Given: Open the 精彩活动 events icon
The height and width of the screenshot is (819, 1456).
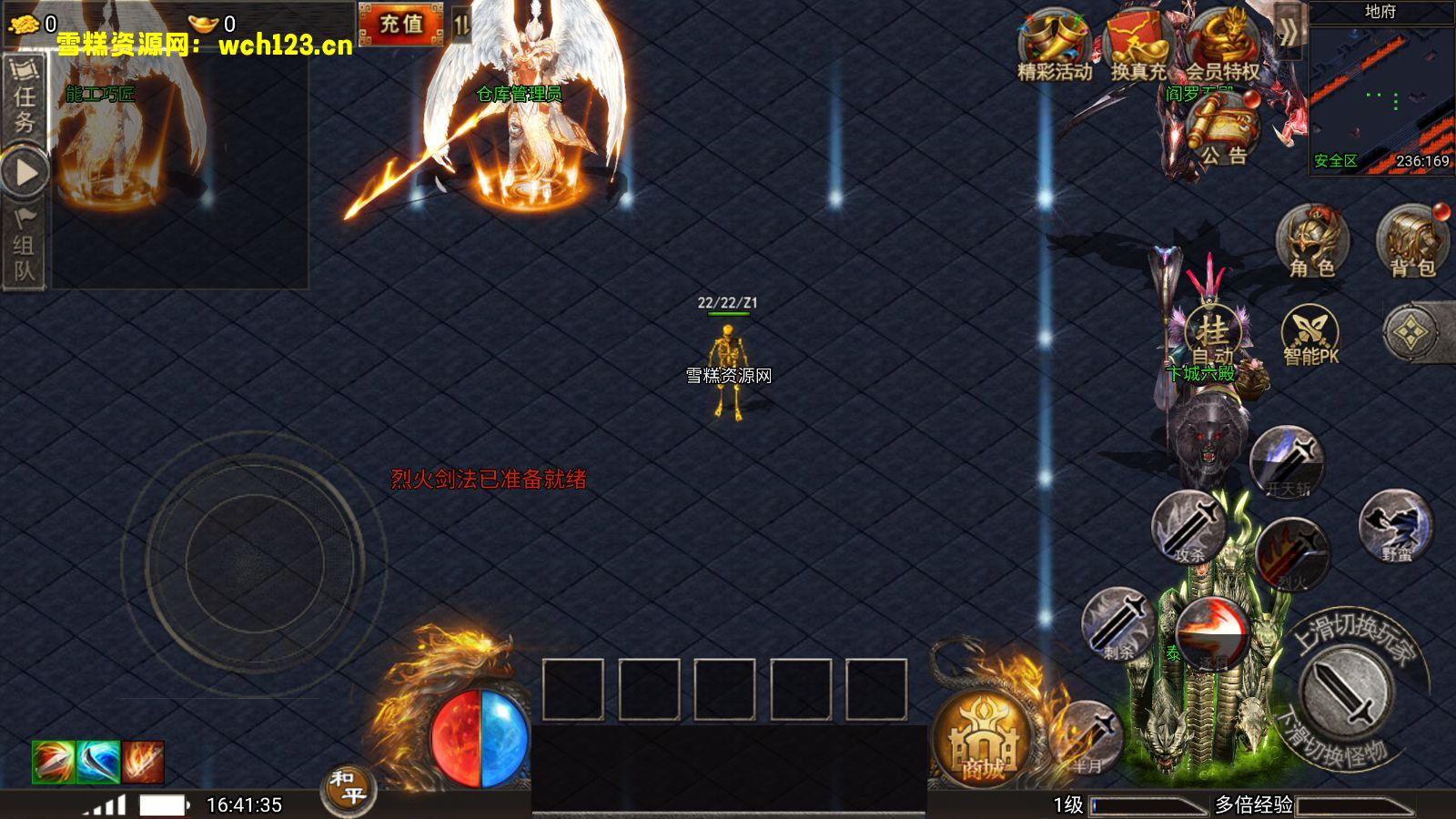Looking at the screenshot, I should [1055, 47].
